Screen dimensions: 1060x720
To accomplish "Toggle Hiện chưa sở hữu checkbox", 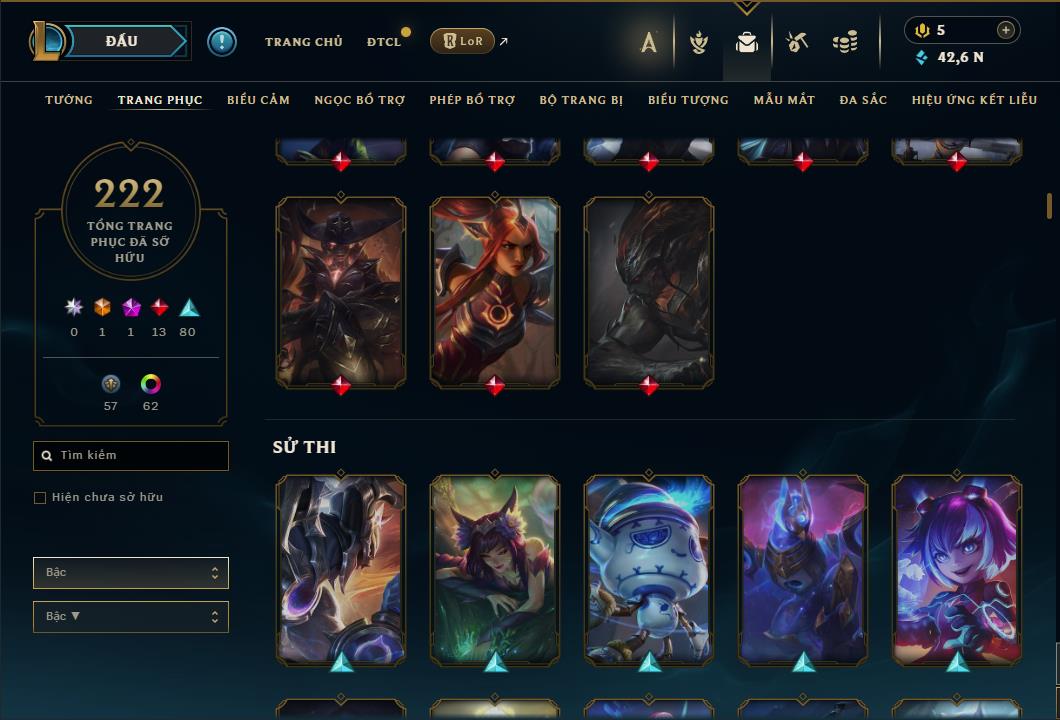I will click(40, 498).
